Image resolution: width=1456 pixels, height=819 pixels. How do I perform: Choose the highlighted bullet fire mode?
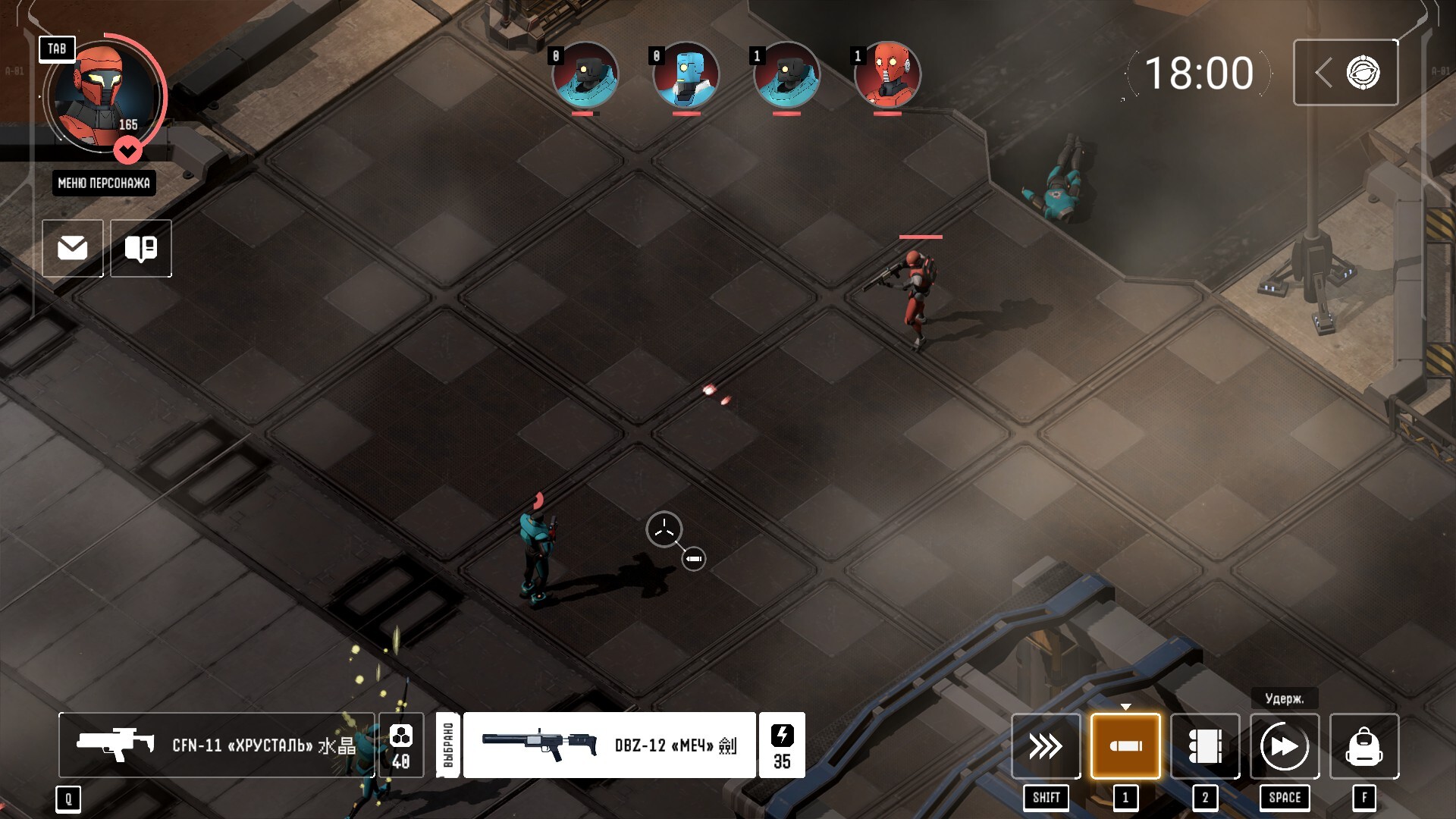coord(1125,746)
